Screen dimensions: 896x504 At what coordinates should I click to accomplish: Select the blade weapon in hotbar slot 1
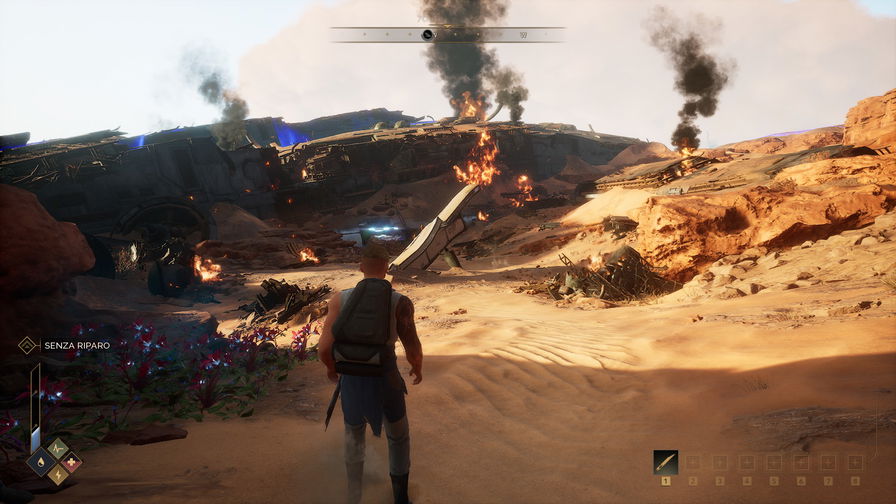tap(666, 461)
